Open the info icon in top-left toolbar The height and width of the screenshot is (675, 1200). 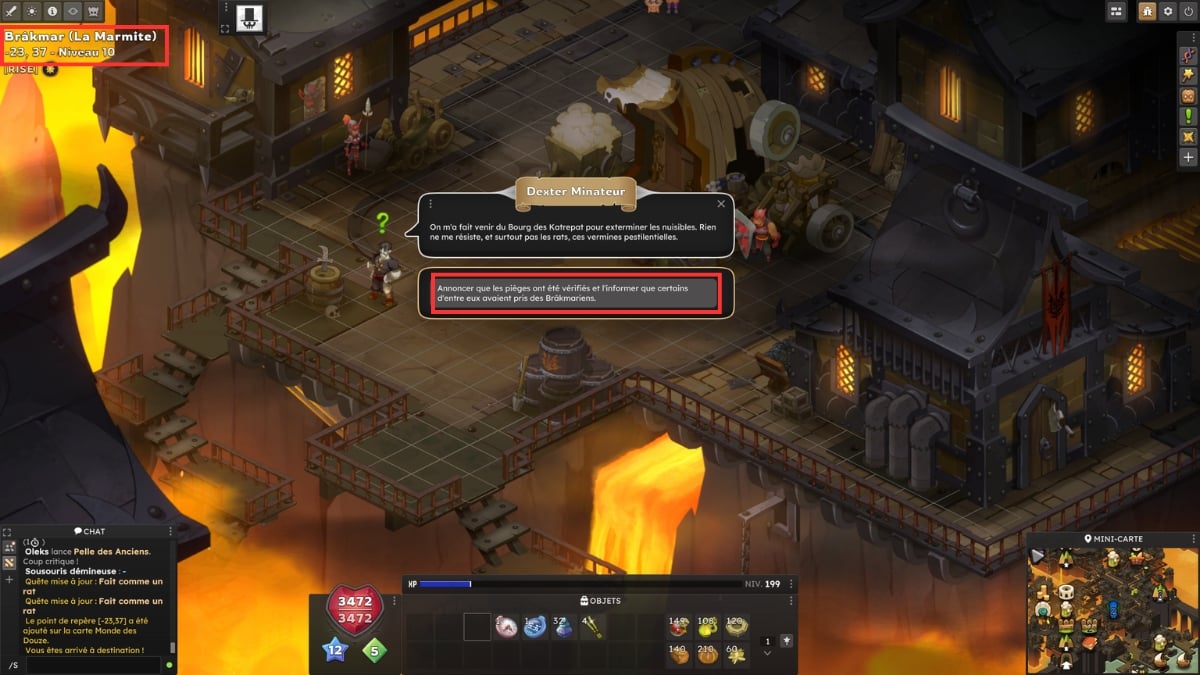tap(53, 11)
